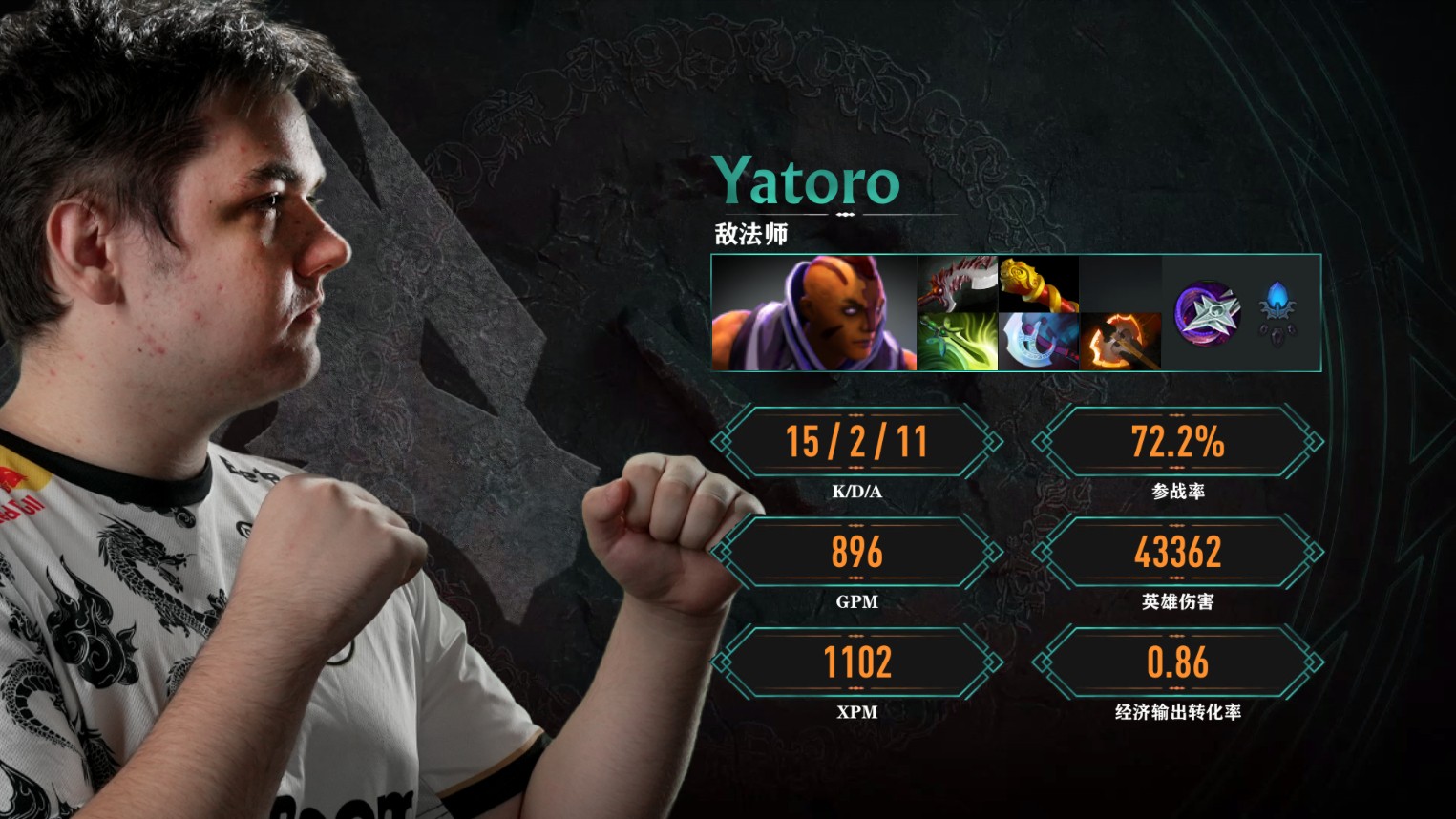Click the star-shaped neutral item icon
Screen dimensions: 1456x819
(x=1208, y=312)
